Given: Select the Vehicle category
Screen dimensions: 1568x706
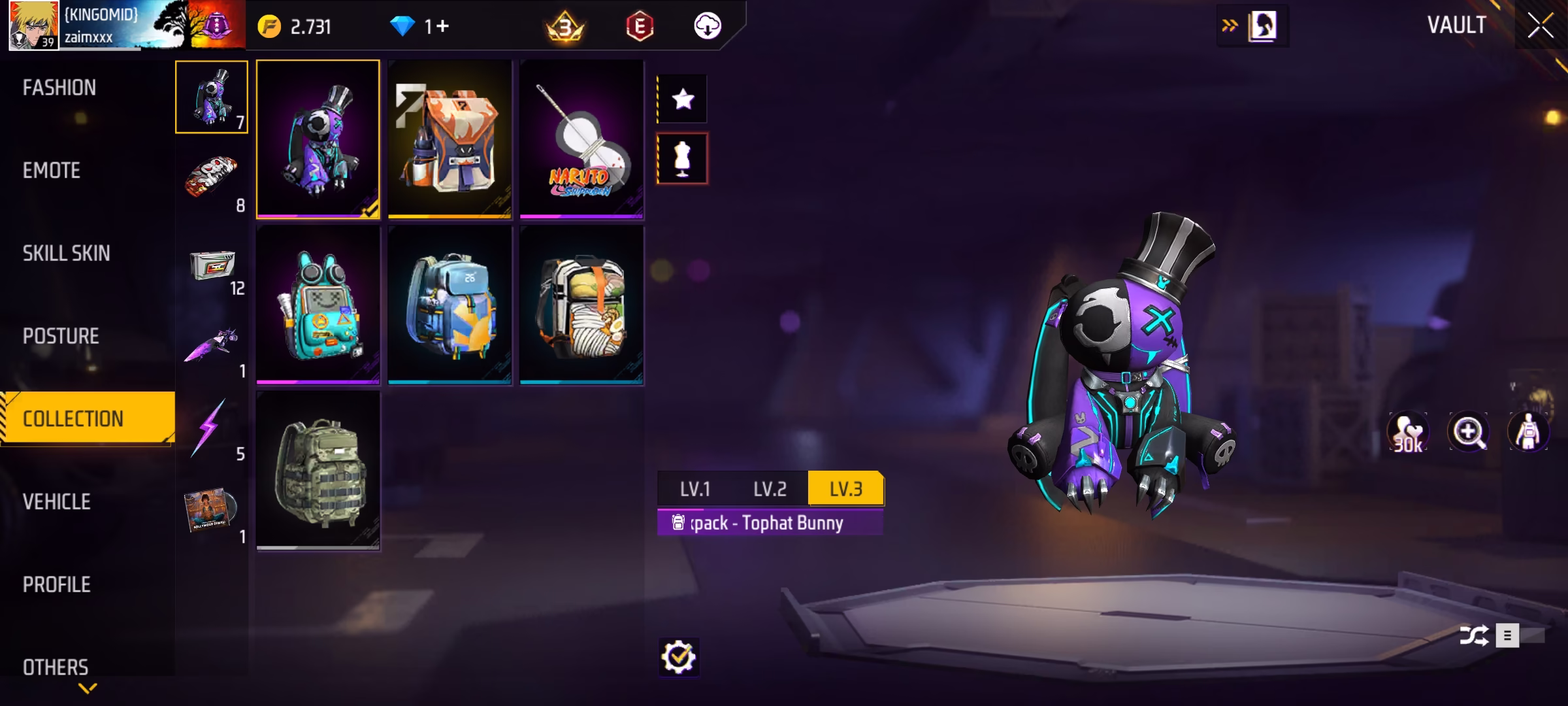Looking at the screenshot, I should (57, 502).
